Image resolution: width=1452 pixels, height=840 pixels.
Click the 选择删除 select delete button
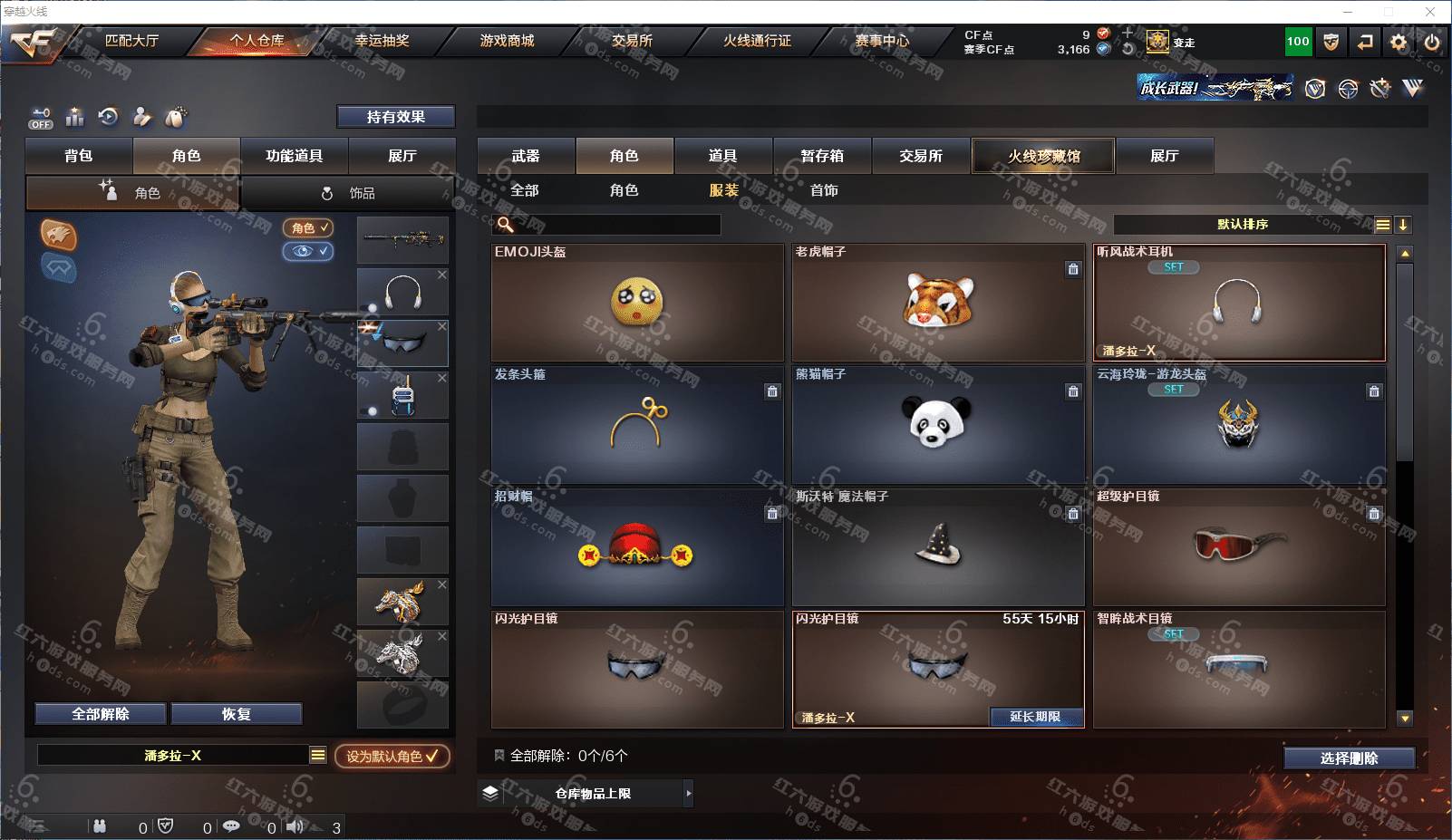pyautogui.click(x=1349, y=758)
